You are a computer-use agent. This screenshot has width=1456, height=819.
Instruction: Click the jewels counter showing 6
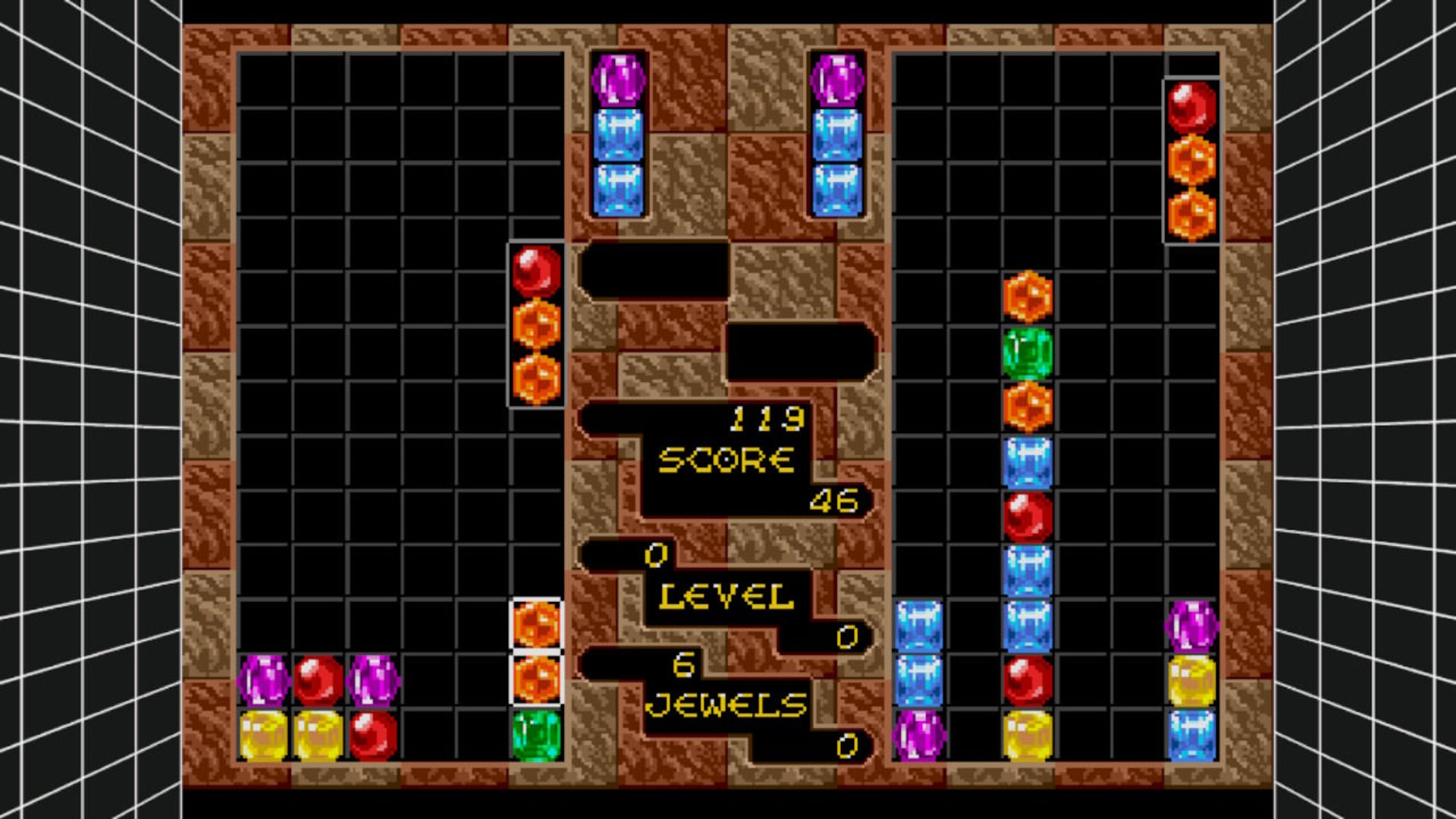click(x=682, y=664)
